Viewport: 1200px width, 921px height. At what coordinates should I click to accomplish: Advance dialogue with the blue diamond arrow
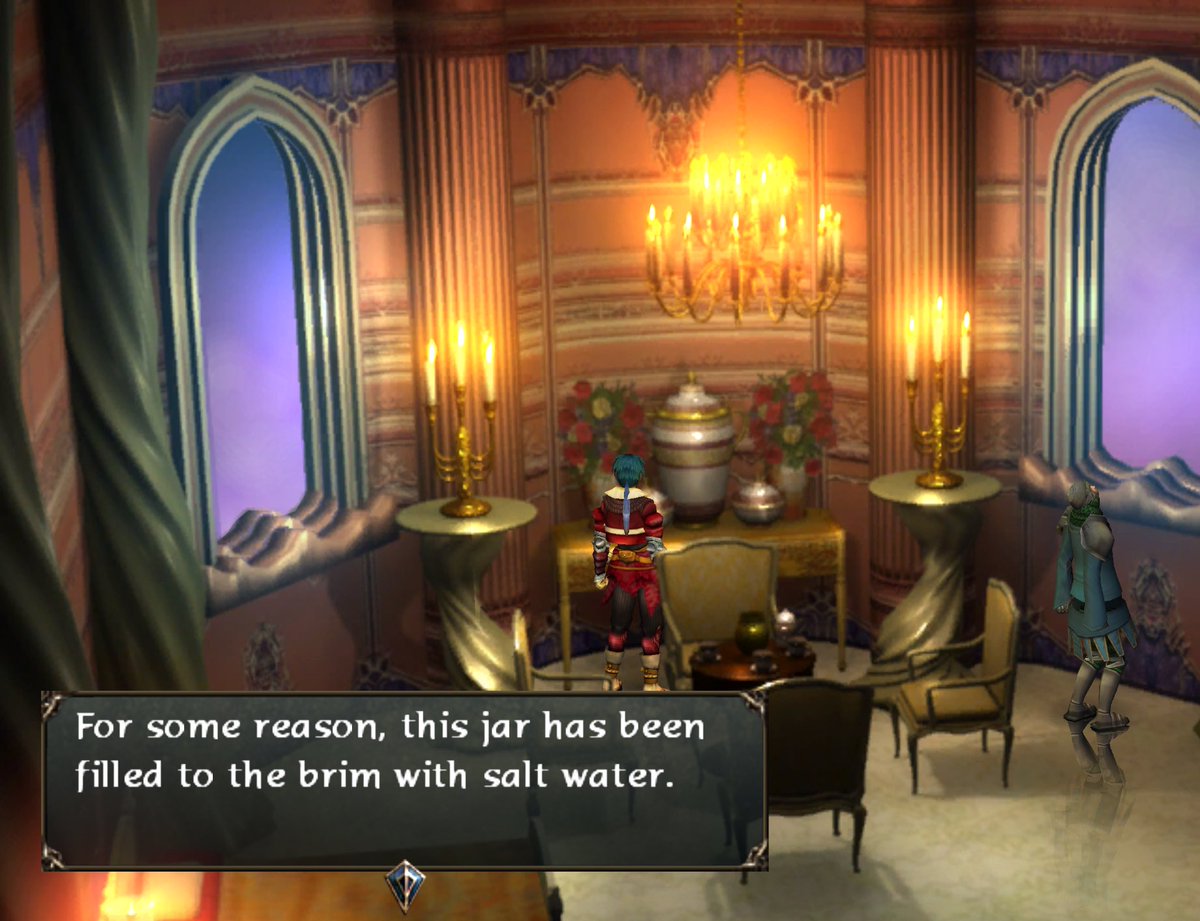pyautogui.click(x=405, y=884)
